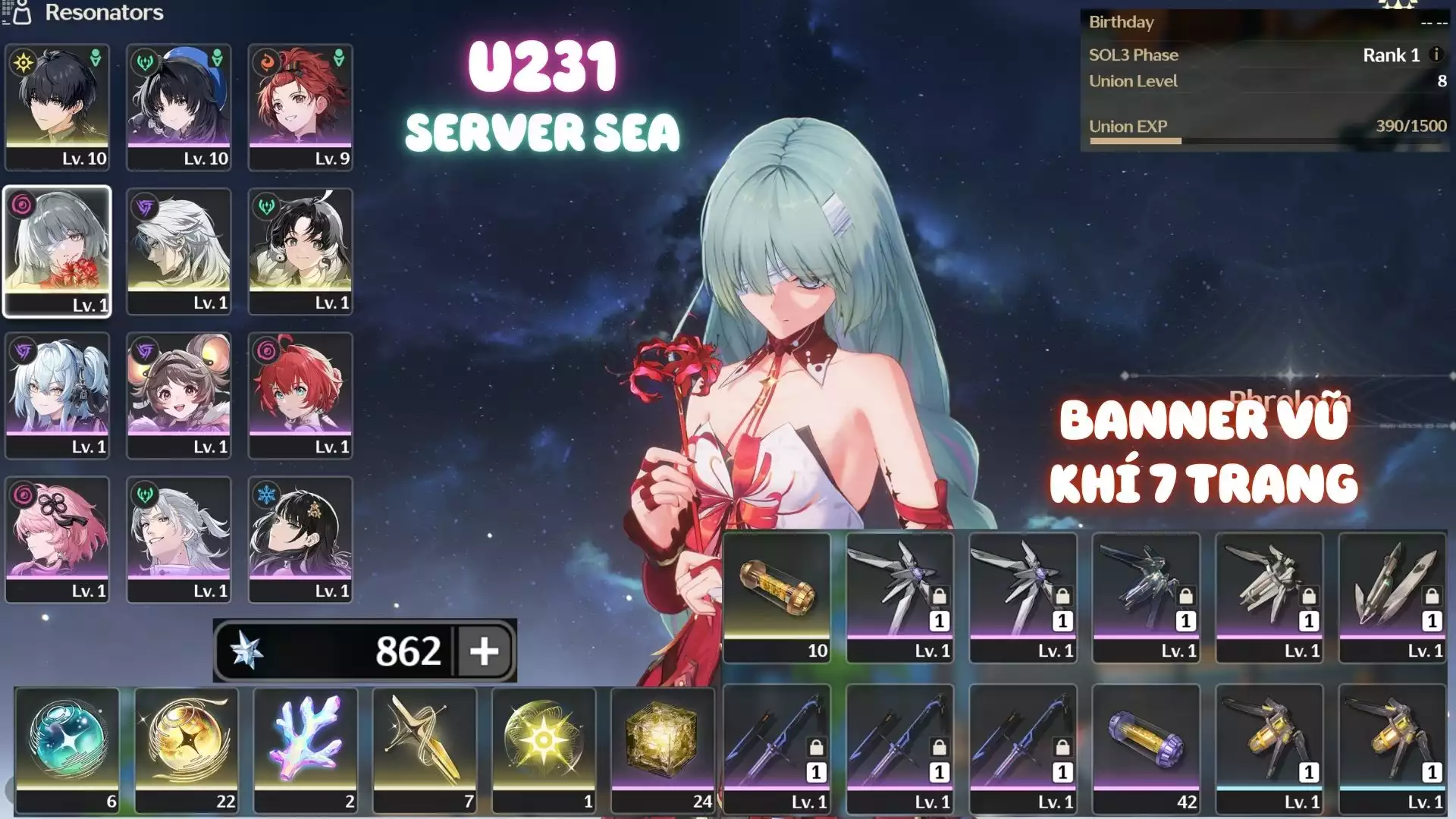Screen dimensions: 1456x819
Task: Select the black-haired male resonator at Lv. 10
Action: click(x=58, y=106)
